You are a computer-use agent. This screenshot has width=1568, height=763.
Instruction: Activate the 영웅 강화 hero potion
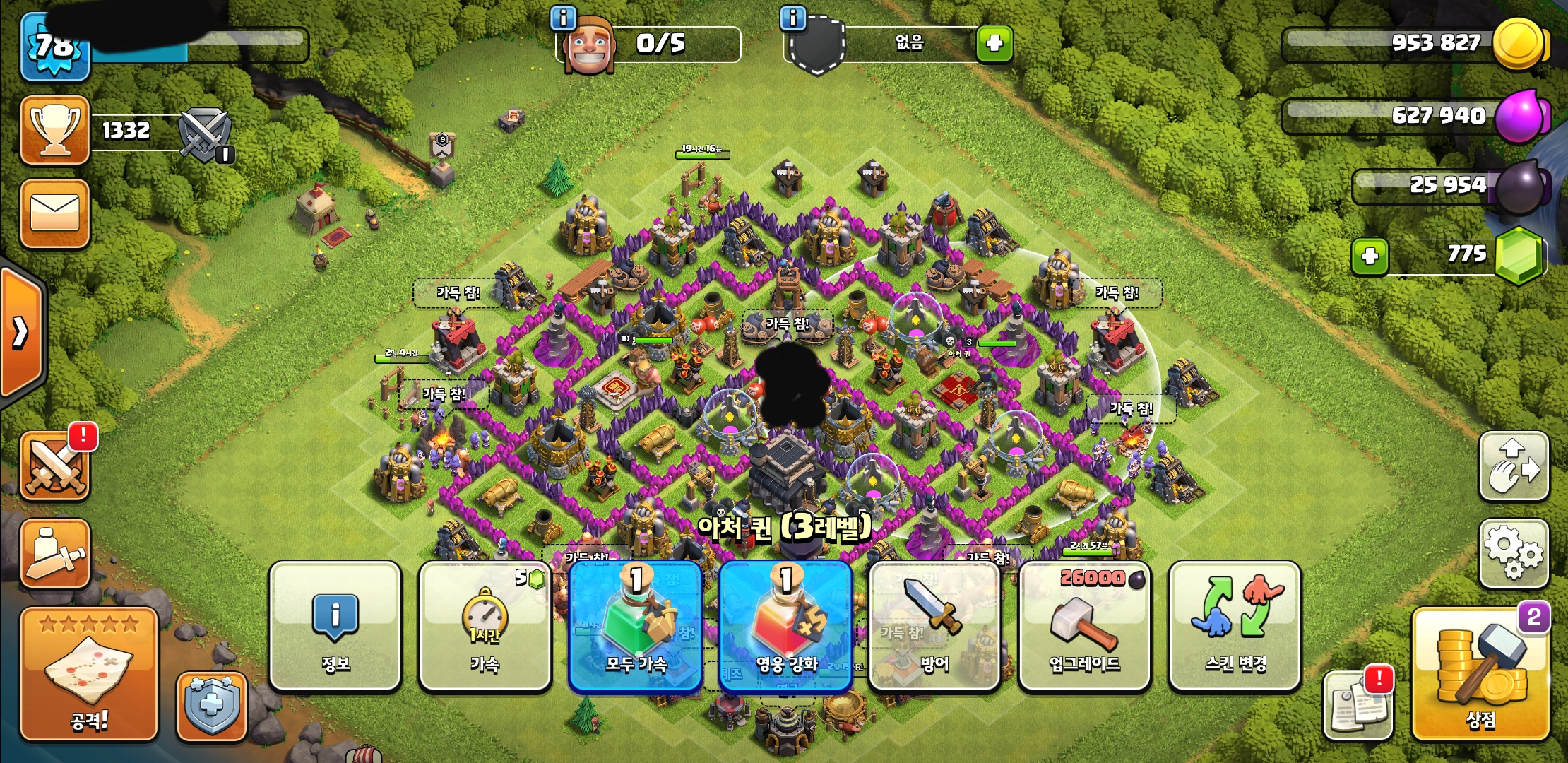(x=785, y=626)
